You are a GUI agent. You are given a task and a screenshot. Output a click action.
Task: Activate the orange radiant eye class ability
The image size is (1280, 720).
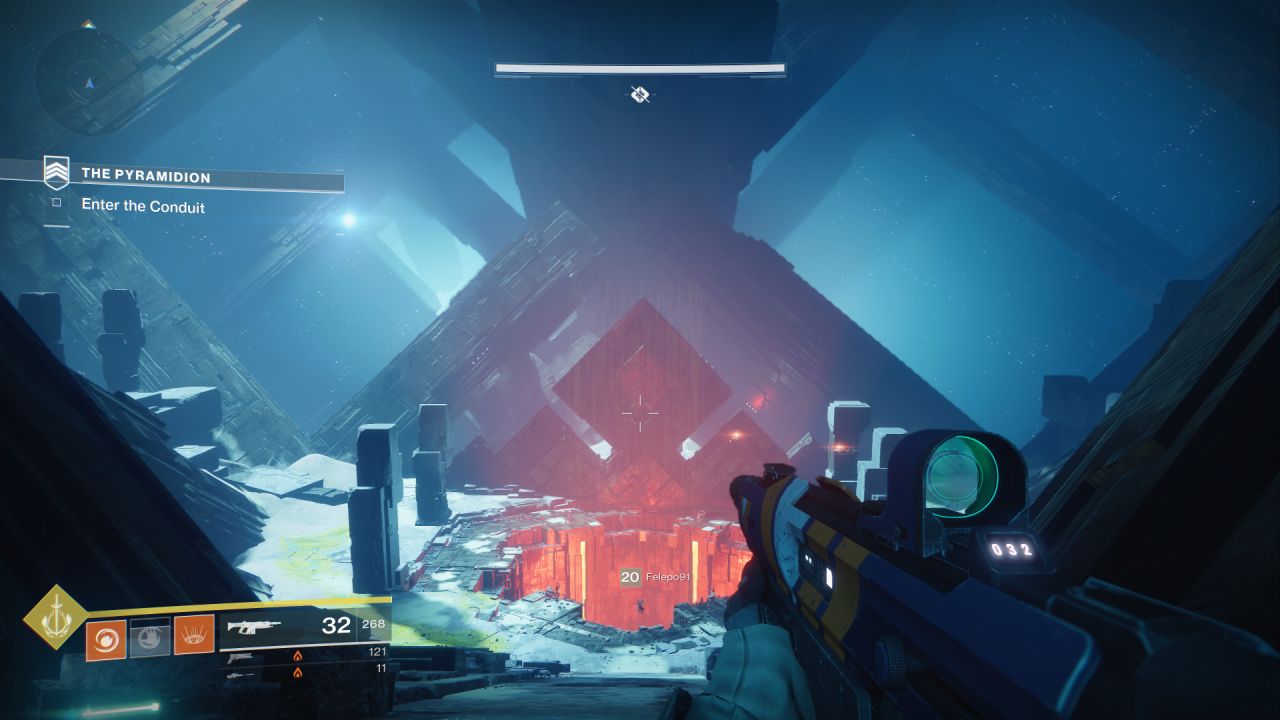coord(194,635)
